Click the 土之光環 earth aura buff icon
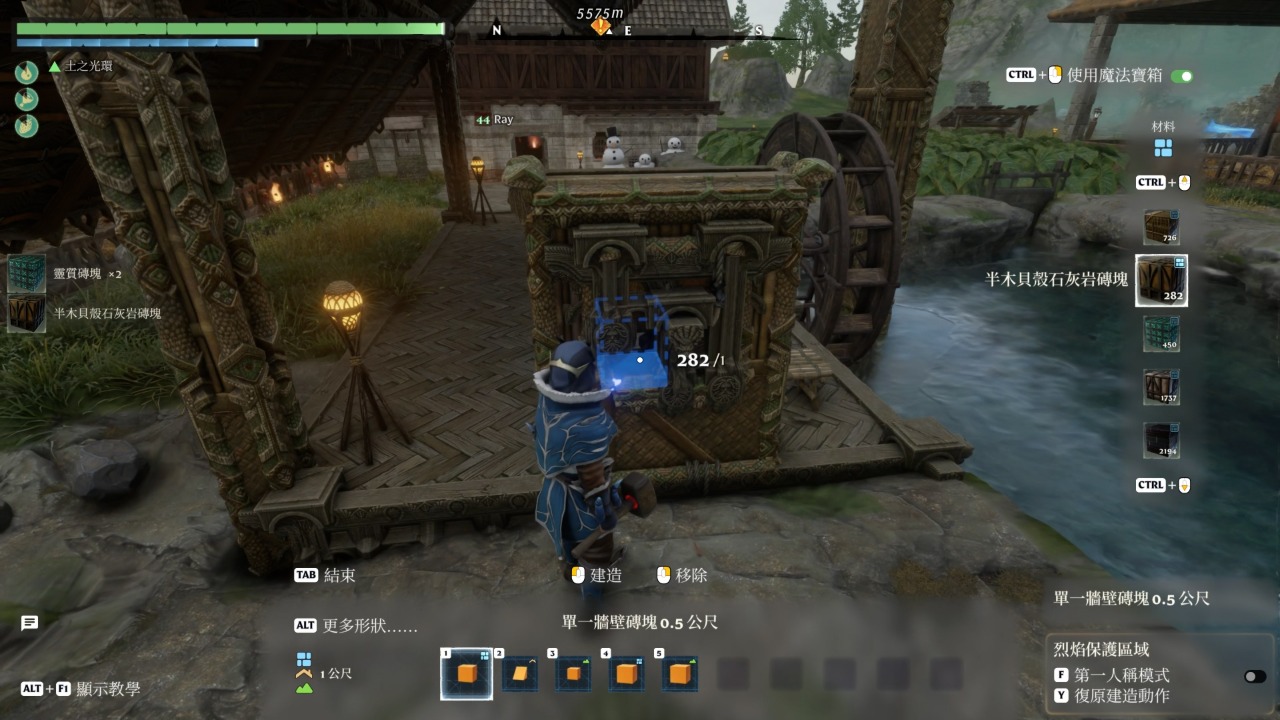Screen dimensions: 1280x720 (x=27, y=72)
